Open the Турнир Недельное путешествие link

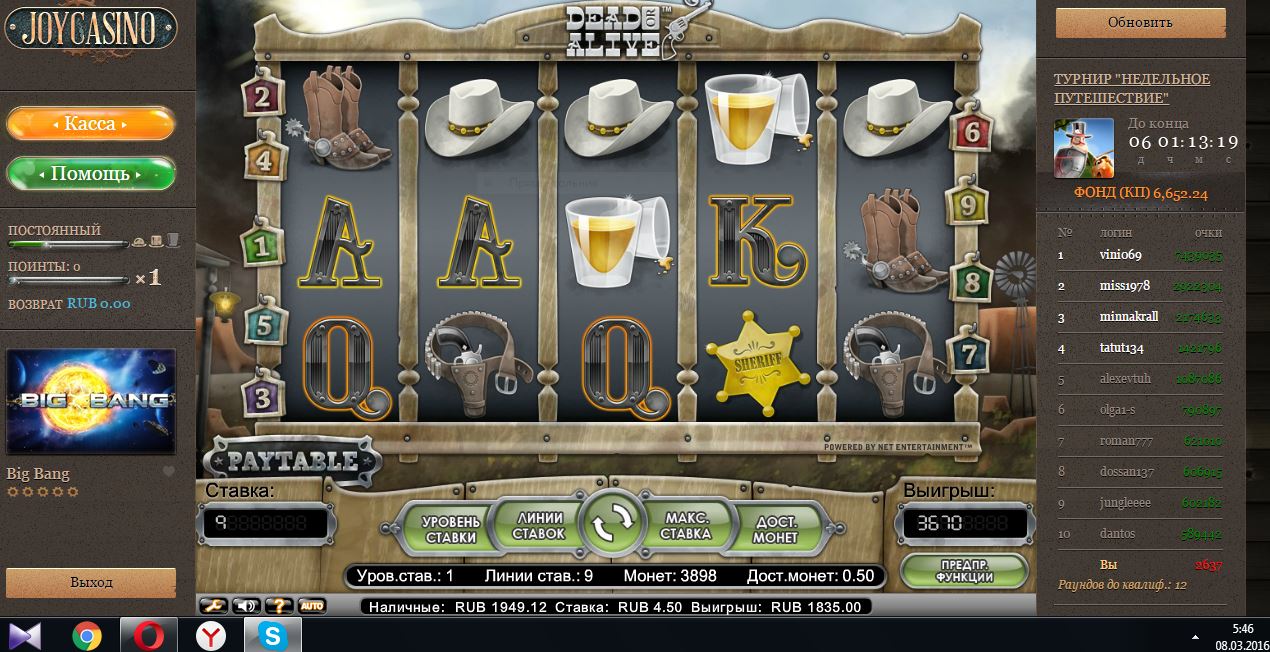coord(1132,88)
